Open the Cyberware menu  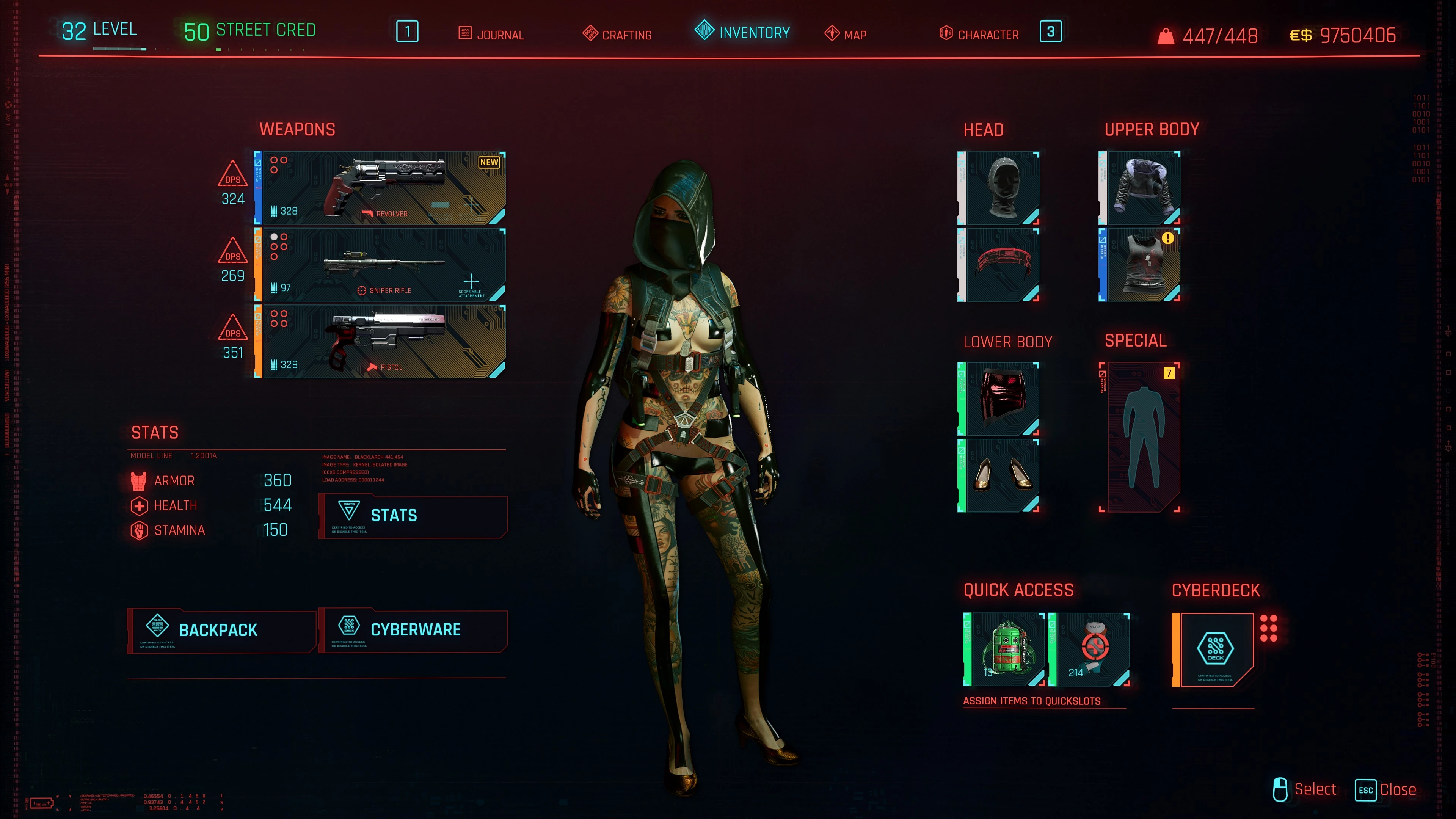click(x=413, y=630)
